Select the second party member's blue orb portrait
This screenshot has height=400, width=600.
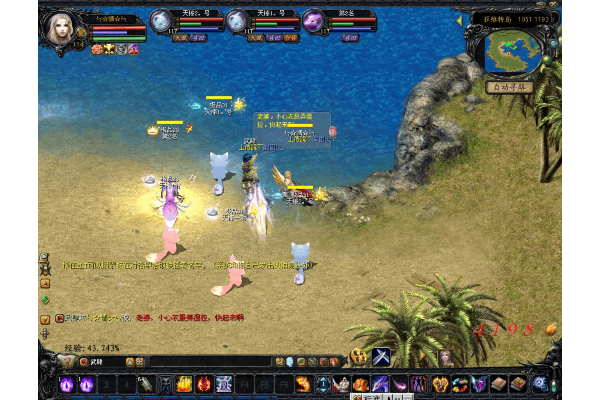point(237,20)
